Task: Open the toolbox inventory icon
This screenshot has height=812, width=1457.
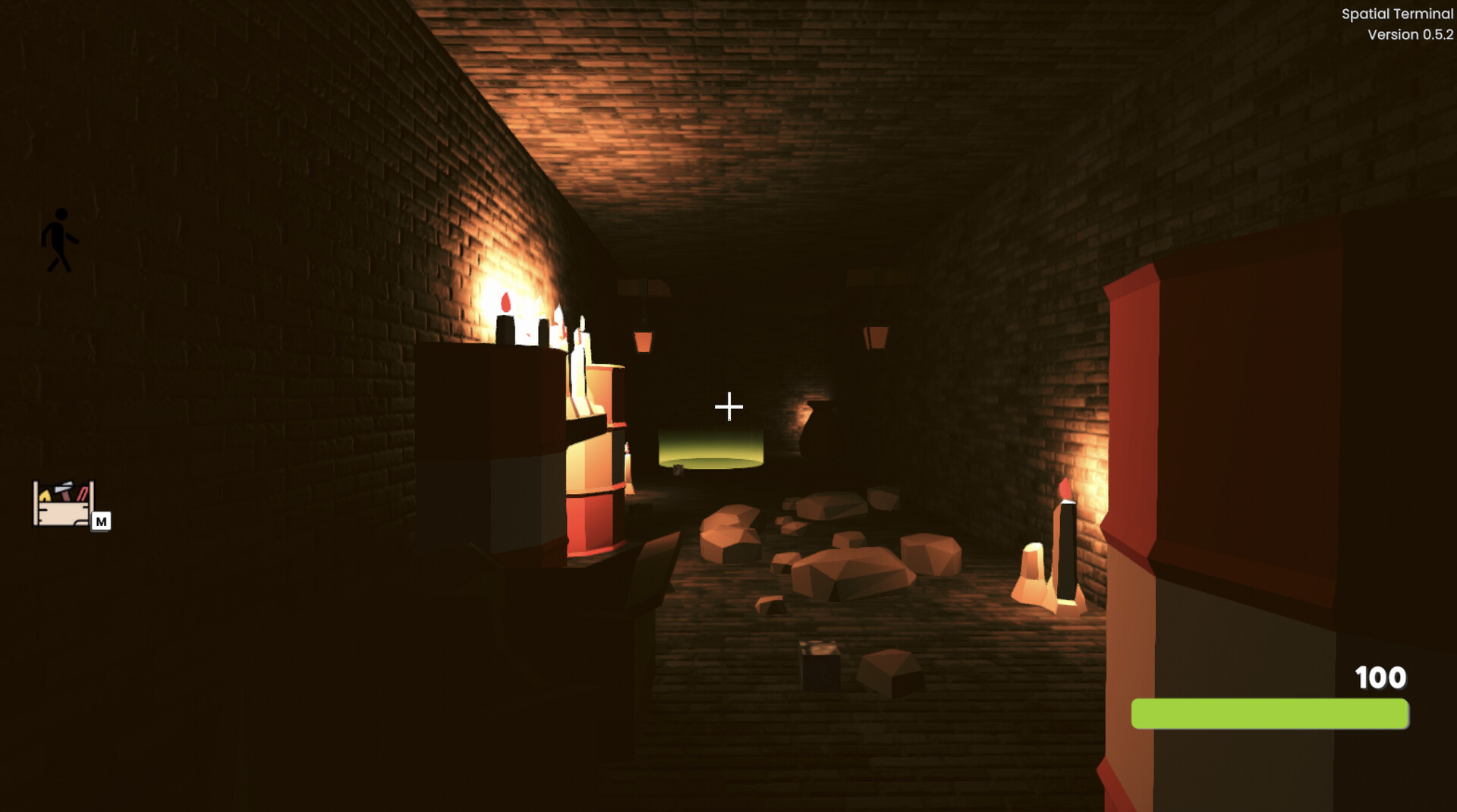Action: point(63,502)
